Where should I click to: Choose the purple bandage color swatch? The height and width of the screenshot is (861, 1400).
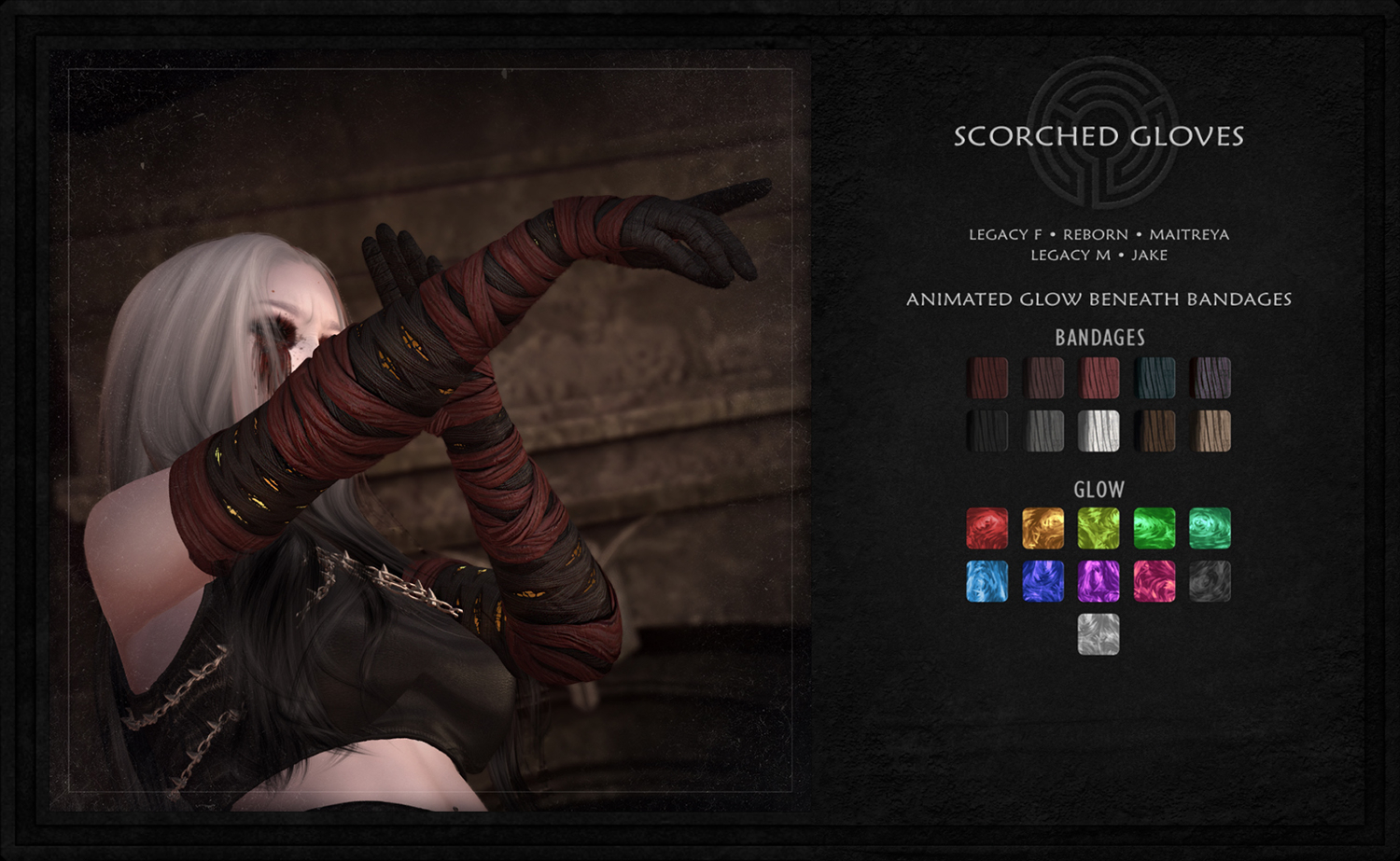click(x=1211, y=378)
